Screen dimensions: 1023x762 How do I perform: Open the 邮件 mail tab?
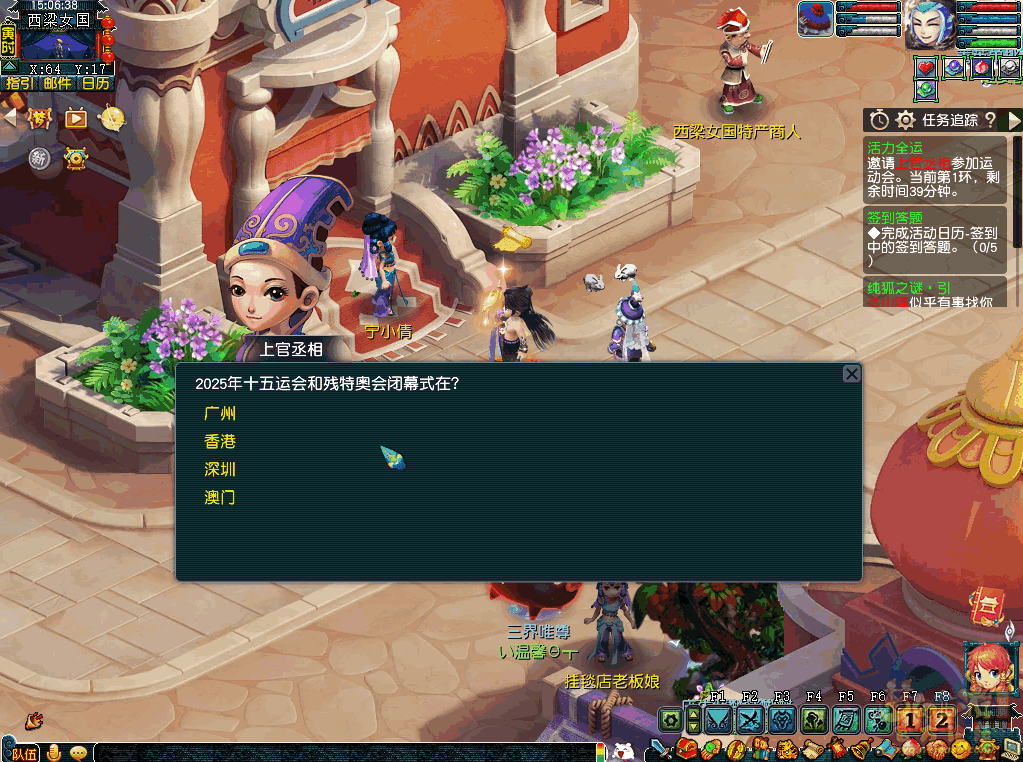[x=57, y=83]
